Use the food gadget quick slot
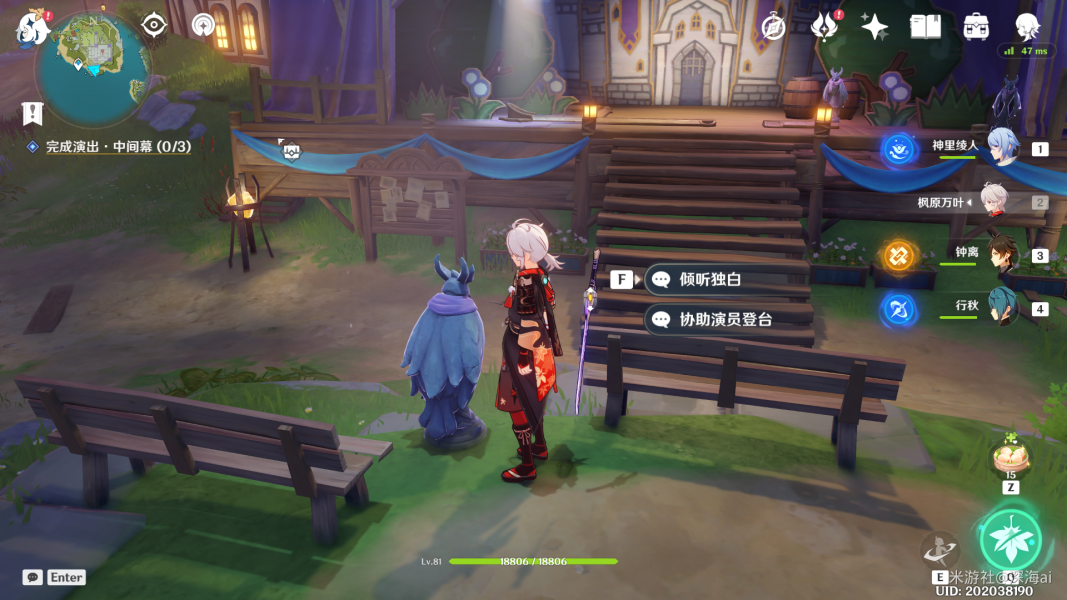1067x600 pixels. 1010,460
